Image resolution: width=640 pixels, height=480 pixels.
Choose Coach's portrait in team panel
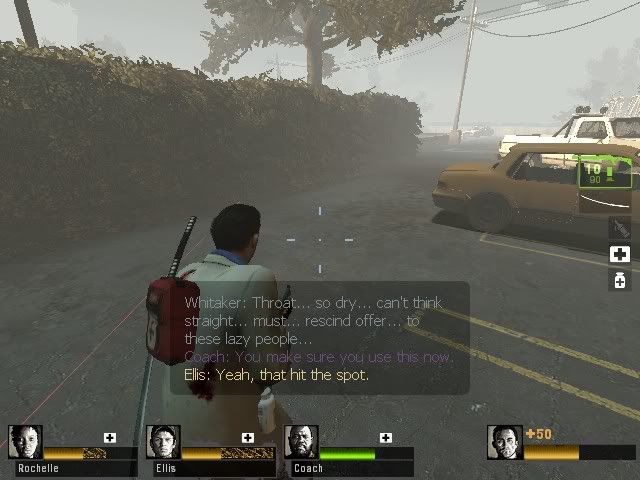coord(301,442)
